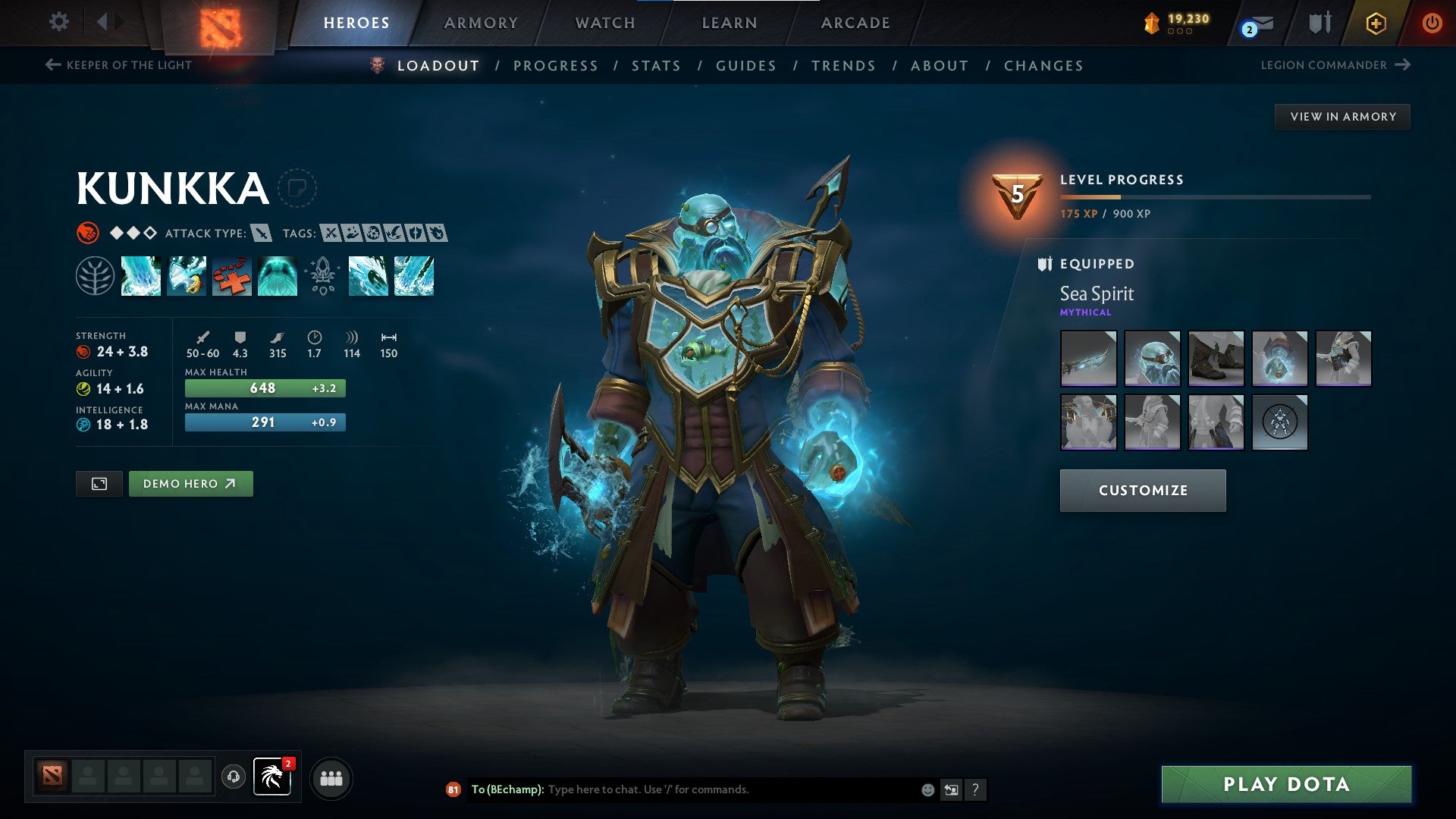Image resolution: width=1456 pixels, height=819 pixels.
Task: Click the Dota Plus hexagon icon
Action: 1376,23
